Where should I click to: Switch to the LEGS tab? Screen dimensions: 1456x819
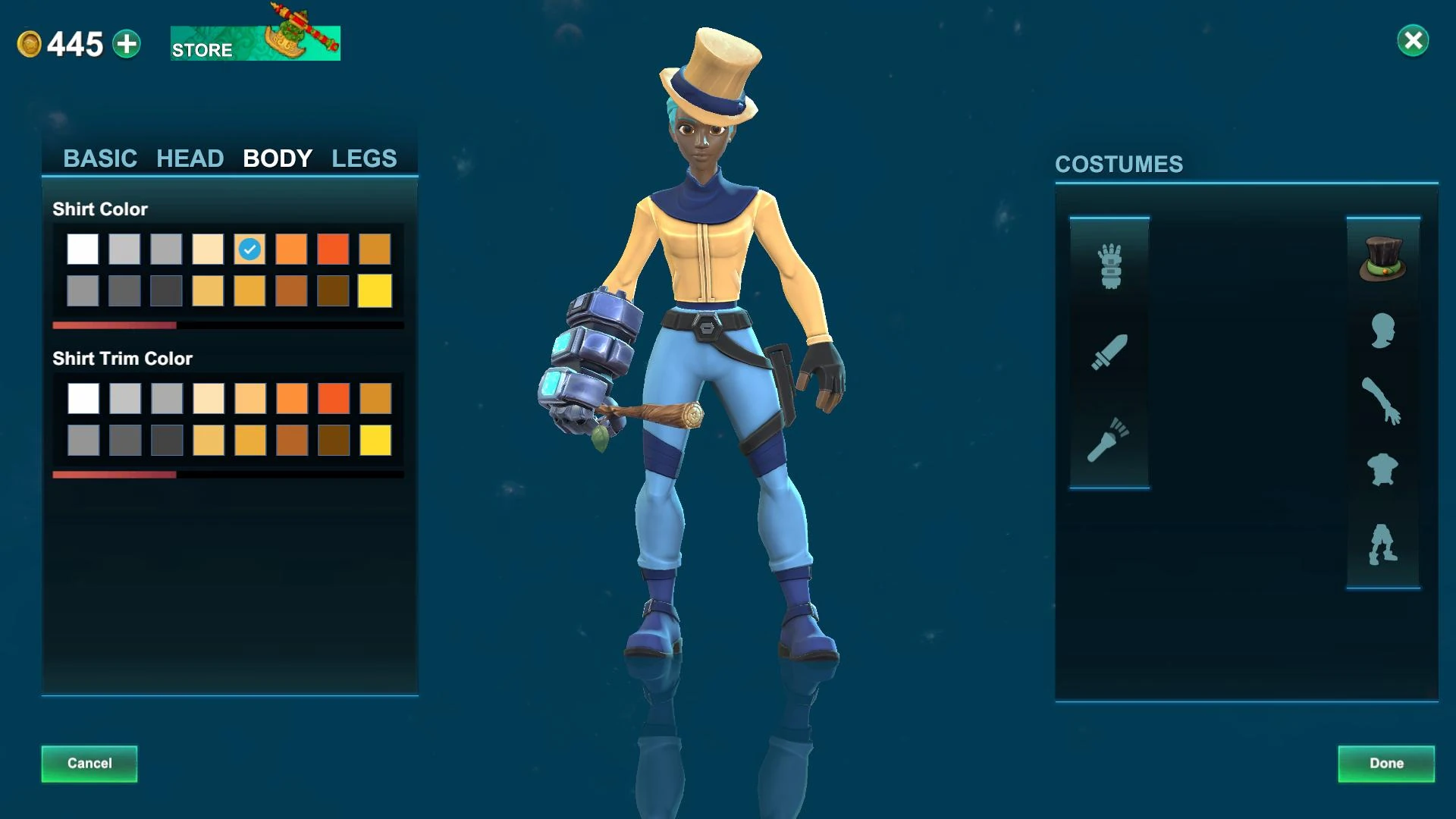point(363,158)
